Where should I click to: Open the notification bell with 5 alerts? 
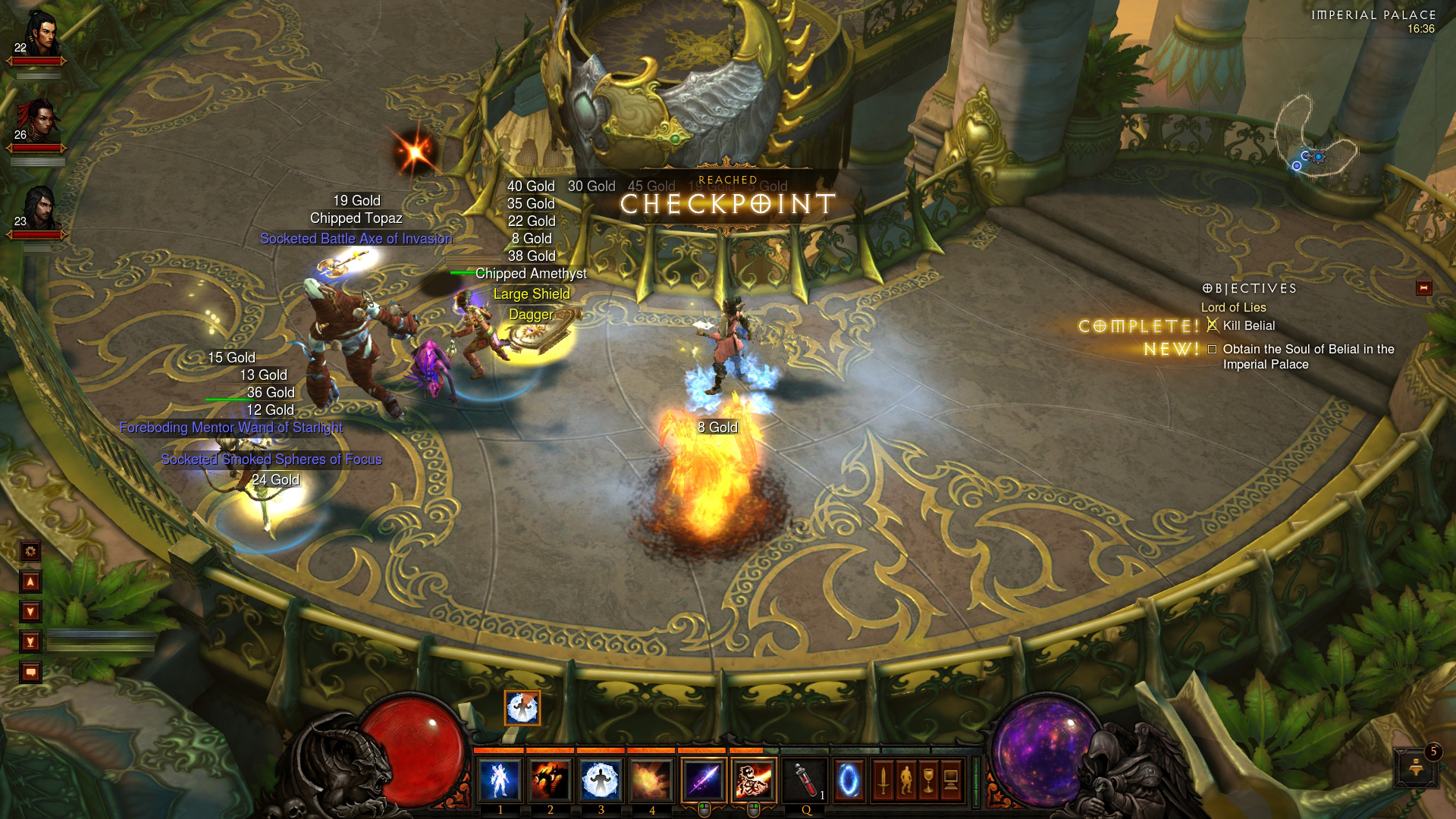click(1416, 767)
